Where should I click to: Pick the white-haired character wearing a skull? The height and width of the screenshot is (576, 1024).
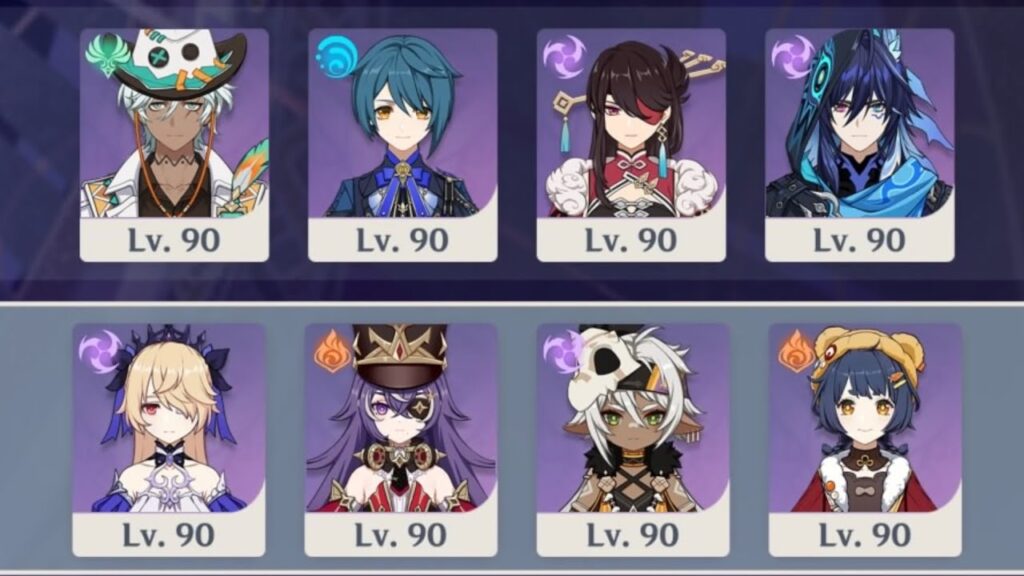click(x=633, y=438)
